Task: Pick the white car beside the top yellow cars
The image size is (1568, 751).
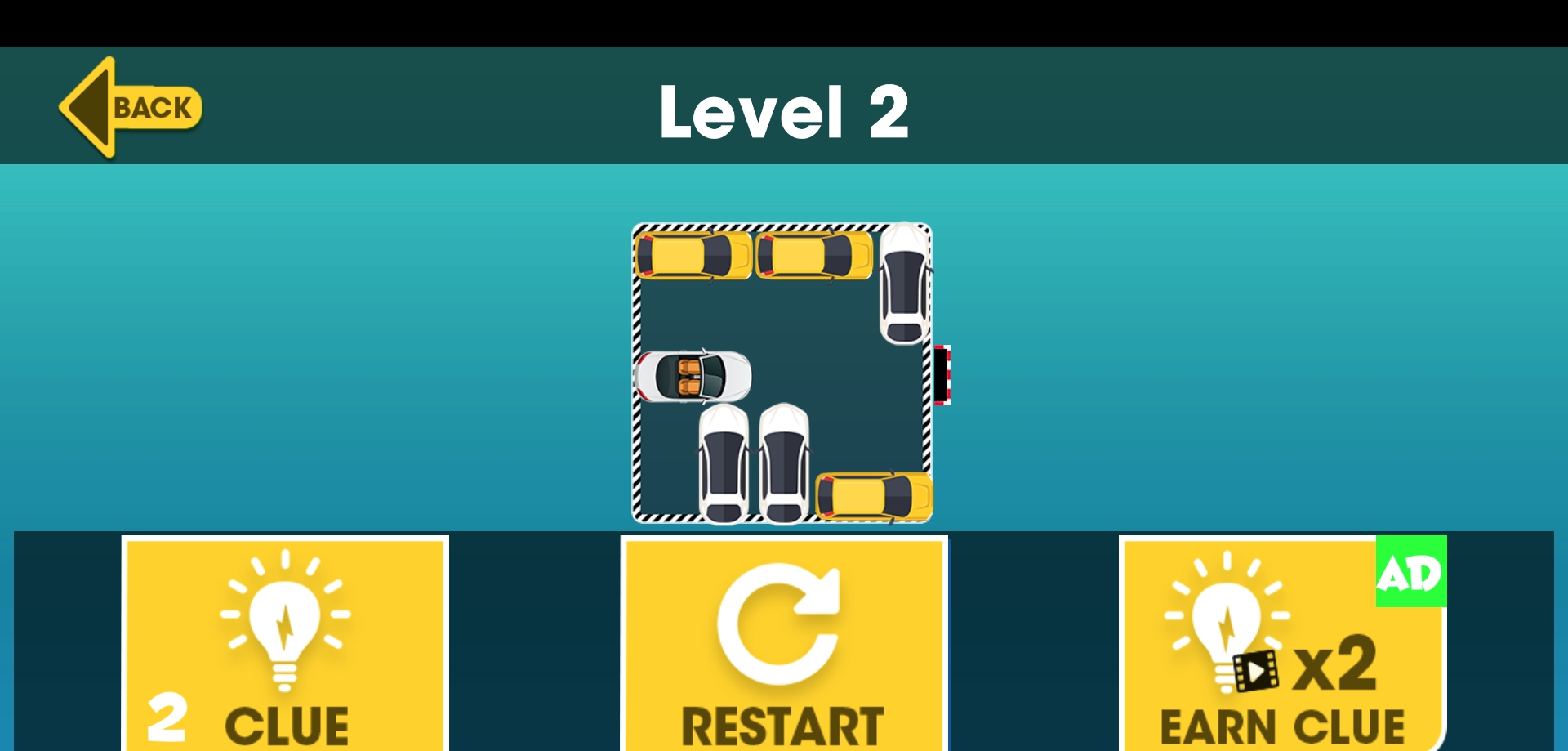Action: pos(905,284)
